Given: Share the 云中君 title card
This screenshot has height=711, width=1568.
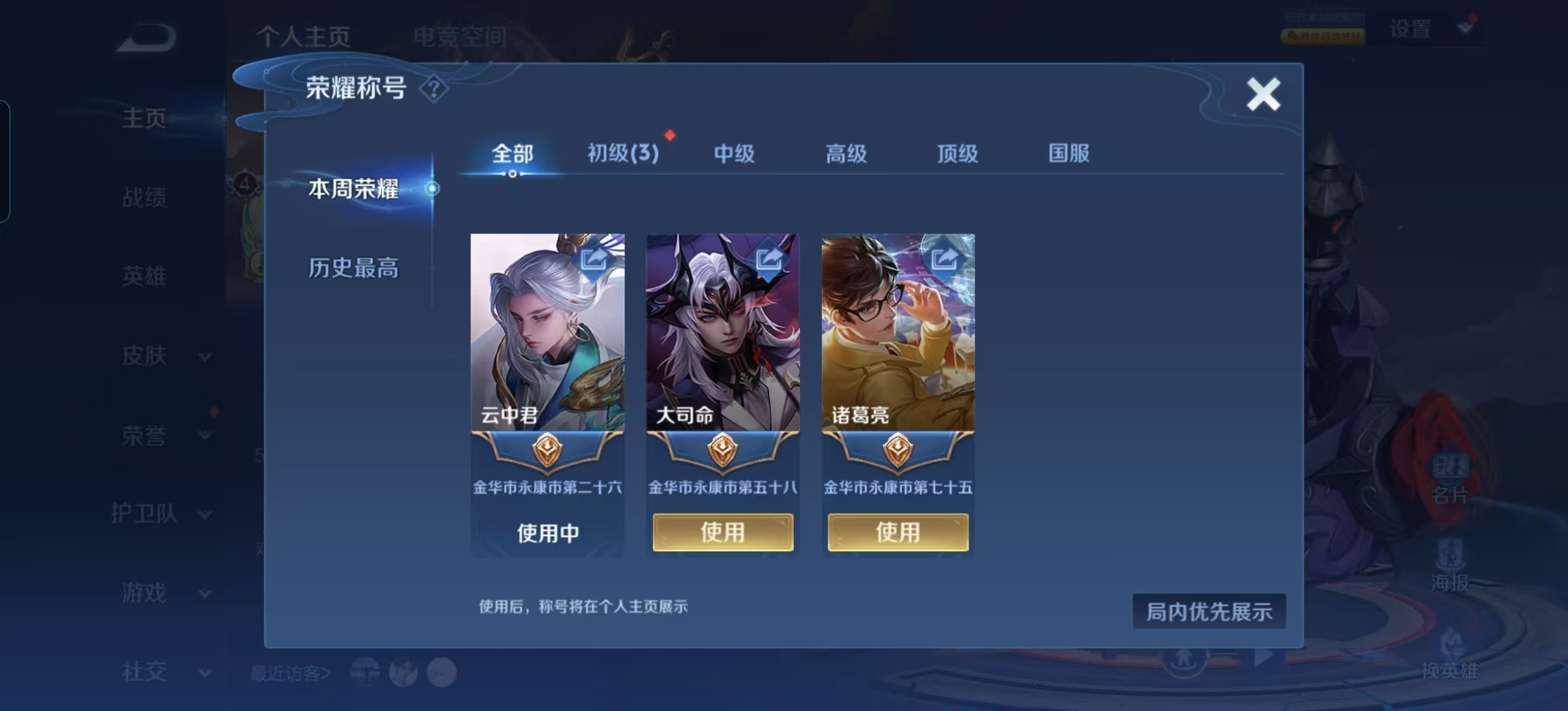Looking at the screenshot, I should [x=594, y=258].
